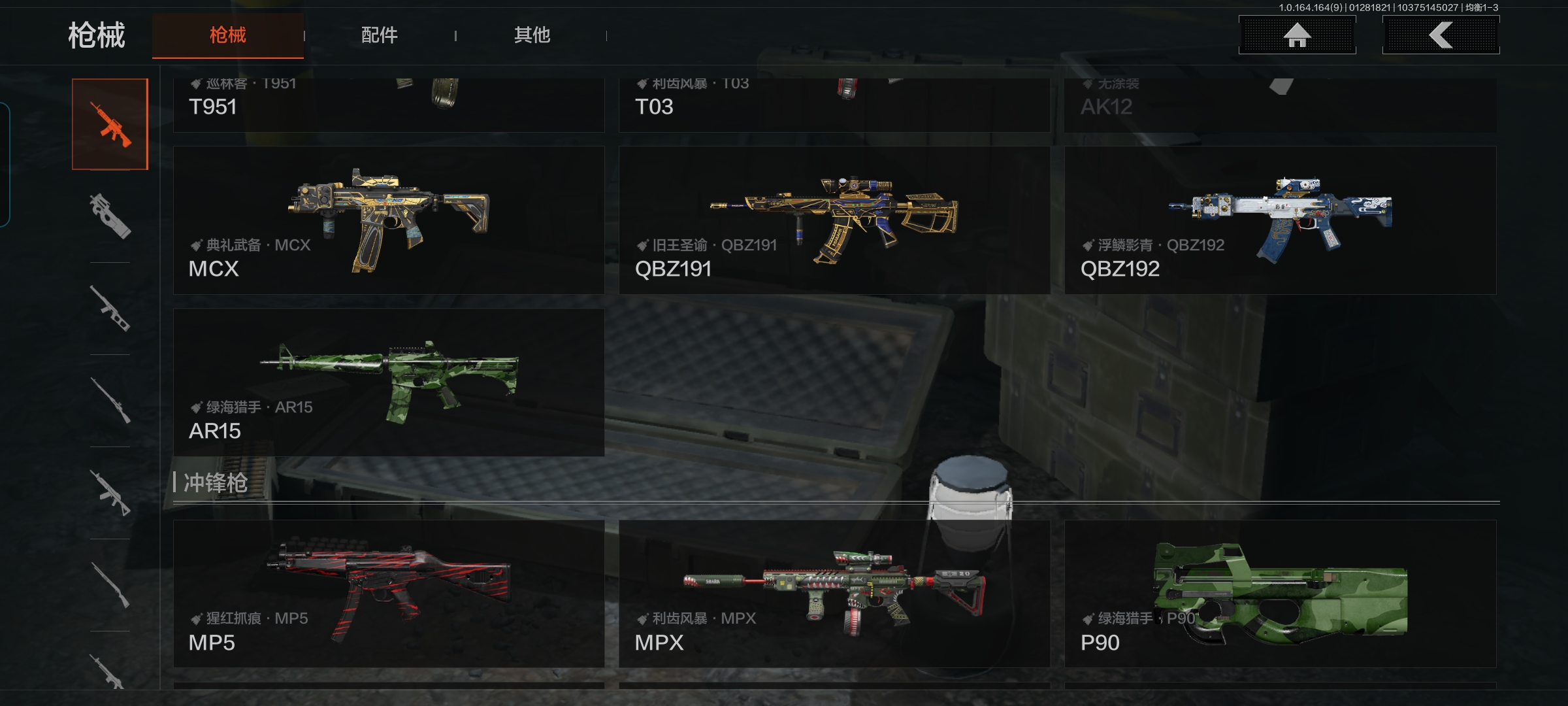The width and height of the screenshot is (1568, 706).
Task: Select the T951 weapon card
Action: 389,106
